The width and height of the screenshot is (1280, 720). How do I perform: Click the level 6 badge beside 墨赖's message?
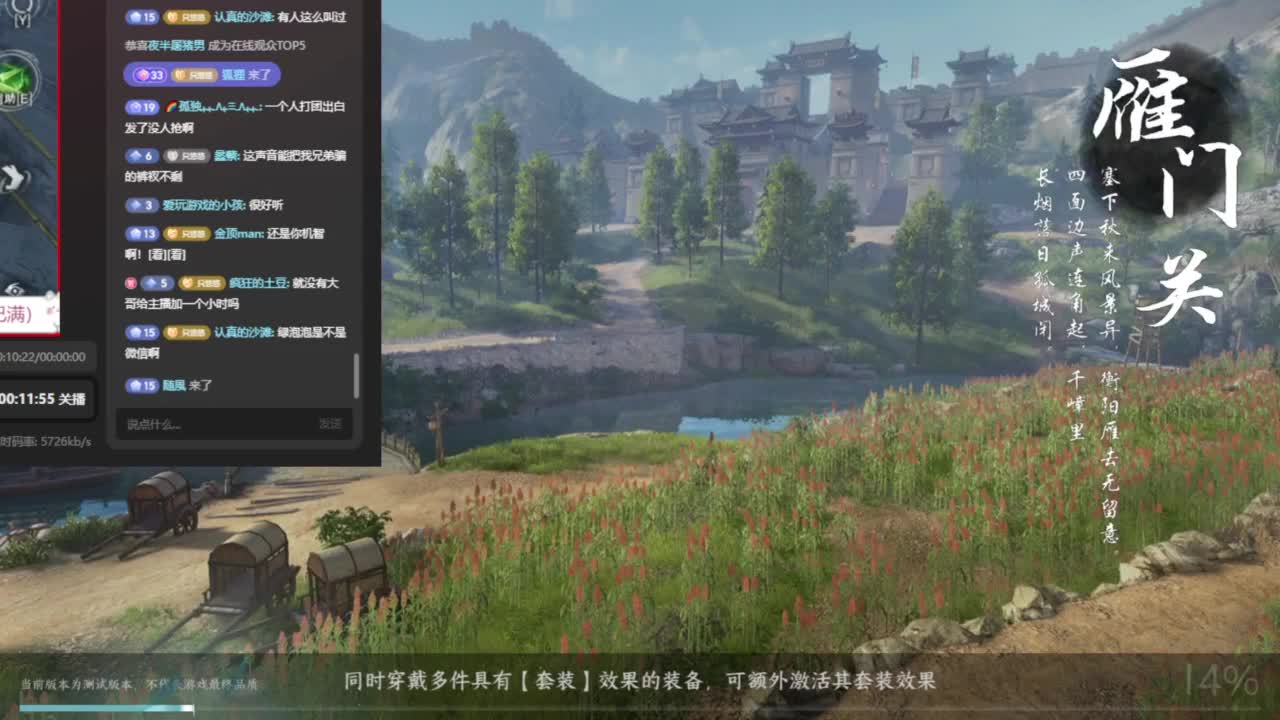click(x=142, y=156)
